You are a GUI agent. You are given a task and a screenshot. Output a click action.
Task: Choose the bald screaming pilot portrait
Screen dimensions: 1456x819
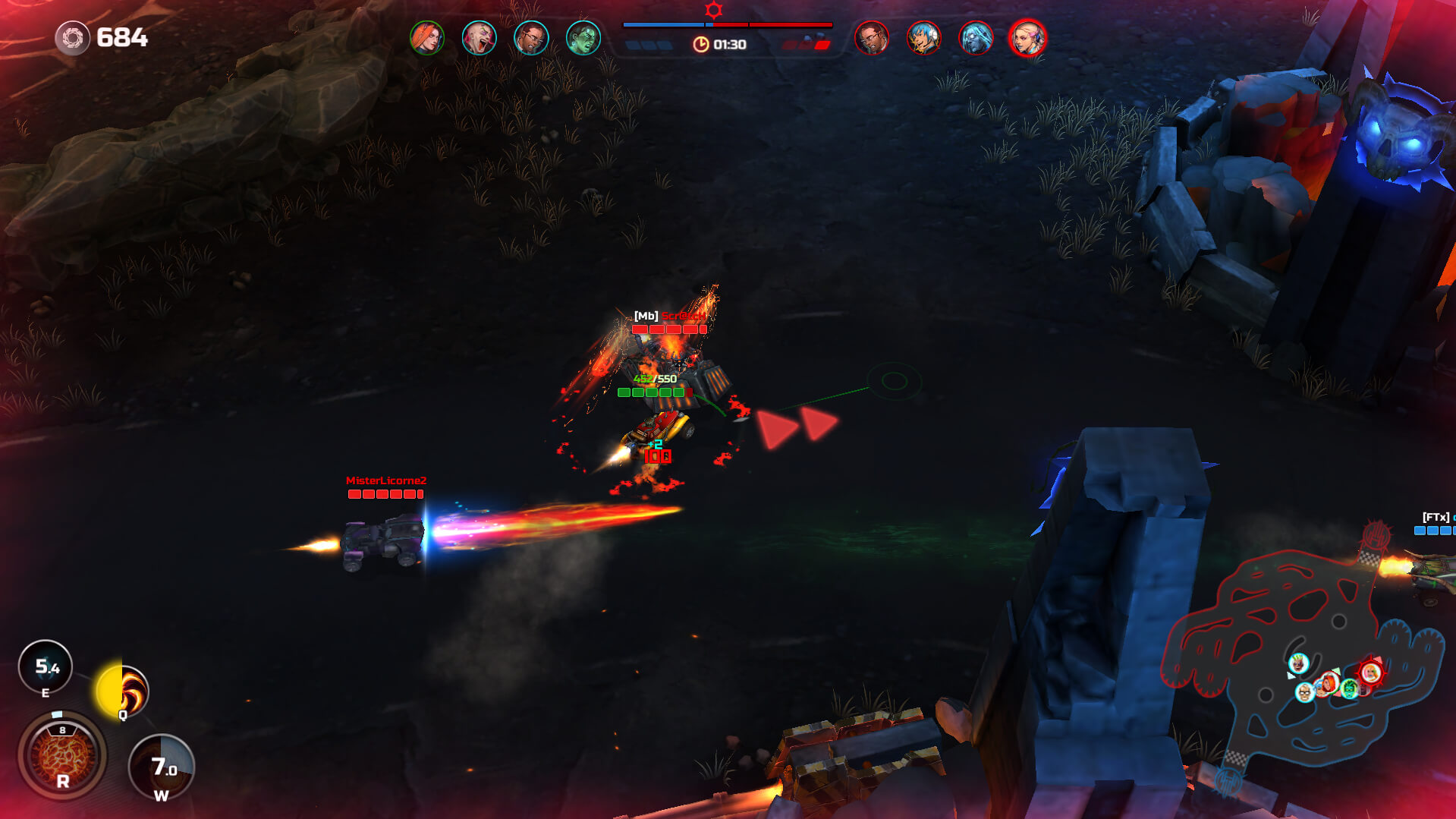[479, 38]
